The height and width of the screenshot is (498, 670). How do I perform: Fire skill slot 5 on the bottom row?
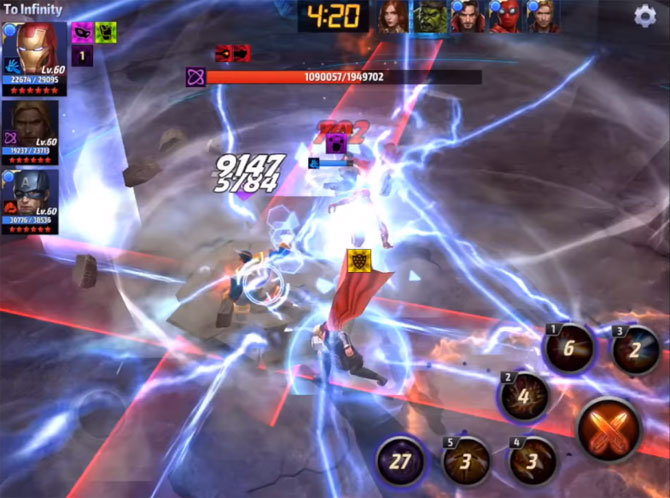pyautogui.click(x=465, y=461)
